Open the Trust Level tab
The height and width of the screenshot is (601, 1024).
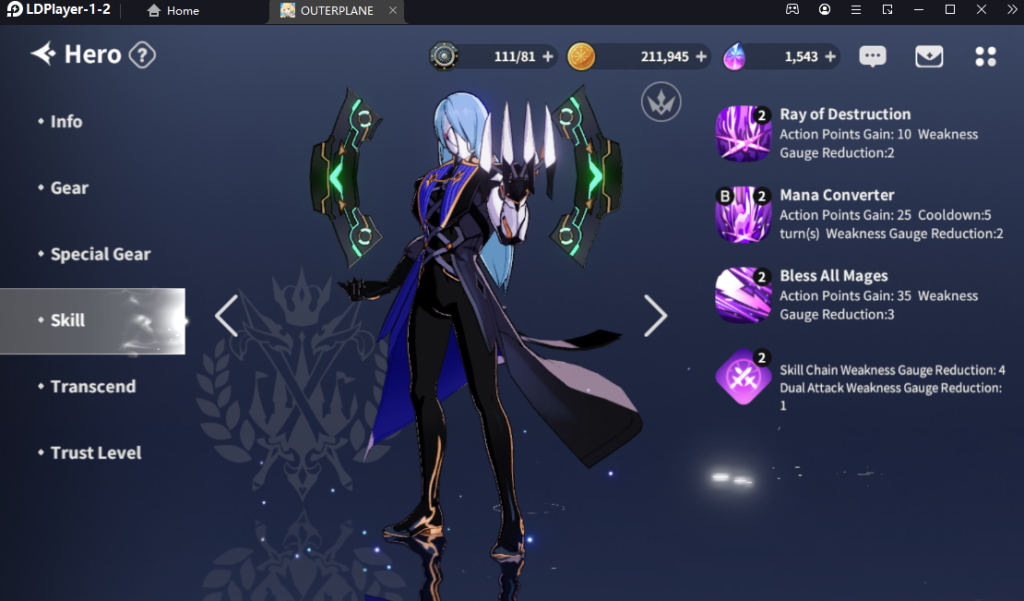point(96,453)
